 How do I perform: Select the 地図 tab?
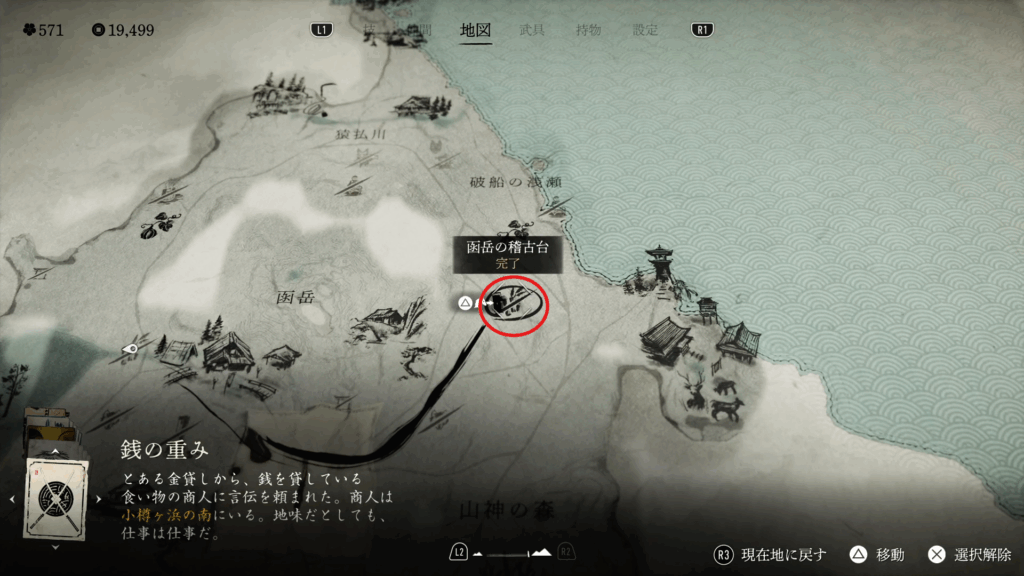click(x=475, y=30)
